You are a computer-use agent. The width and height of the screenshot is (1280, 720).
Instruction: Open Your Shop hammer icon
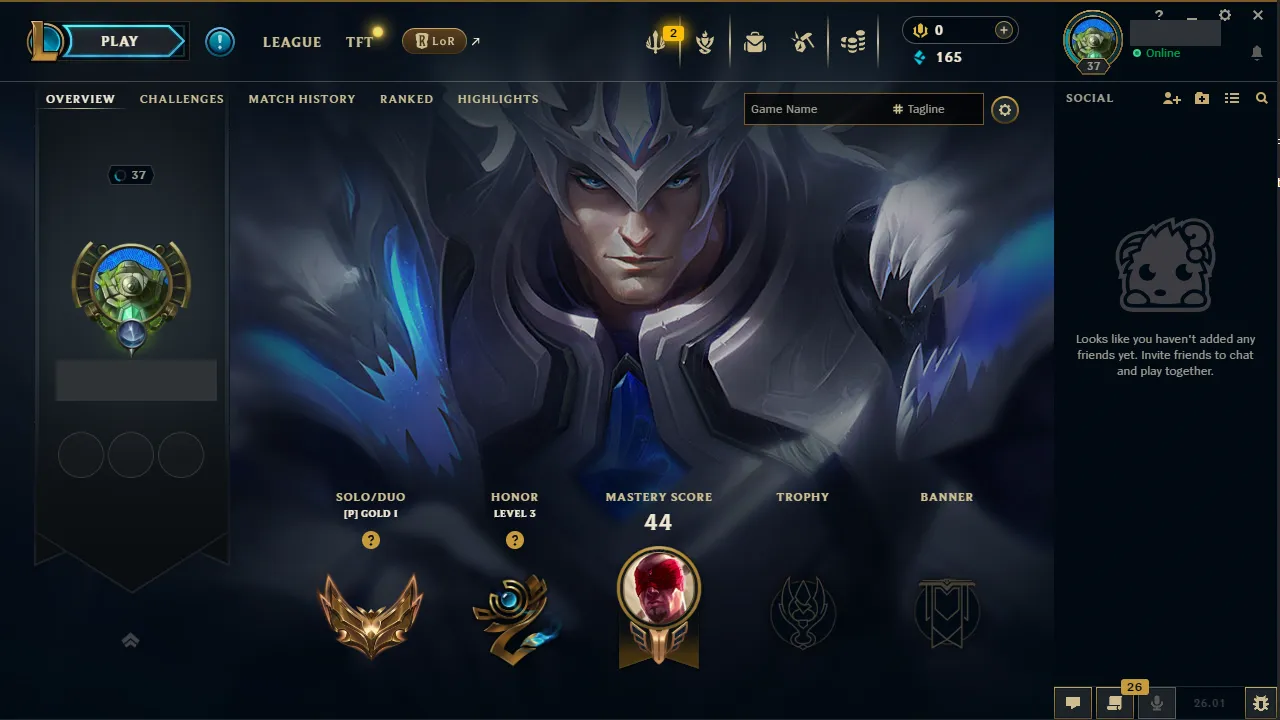[x=805, y=42]
